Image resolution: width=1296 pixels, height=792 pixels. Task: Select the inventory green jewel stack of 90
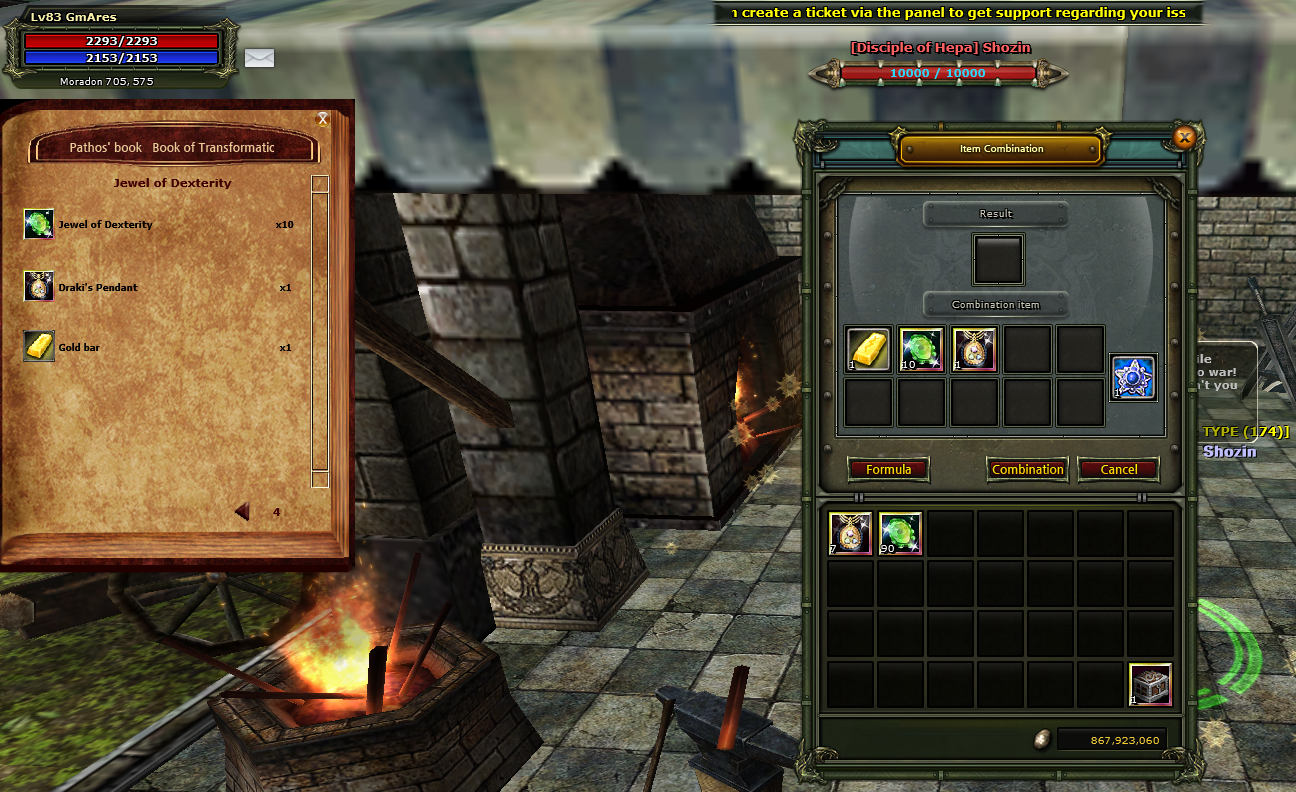click(x=901, y=534)
